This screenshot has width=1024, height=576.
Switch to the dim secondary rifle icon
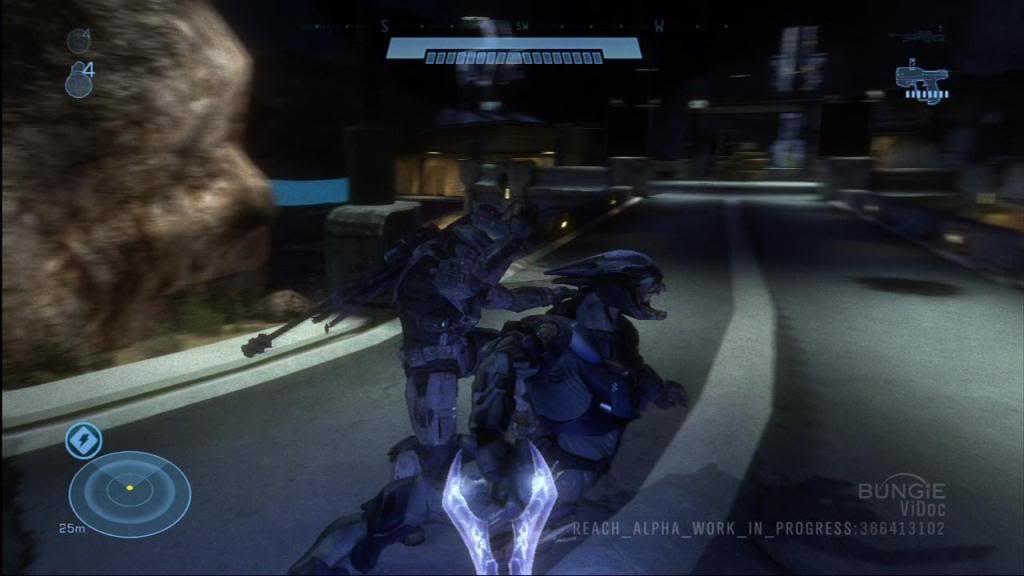921,36
